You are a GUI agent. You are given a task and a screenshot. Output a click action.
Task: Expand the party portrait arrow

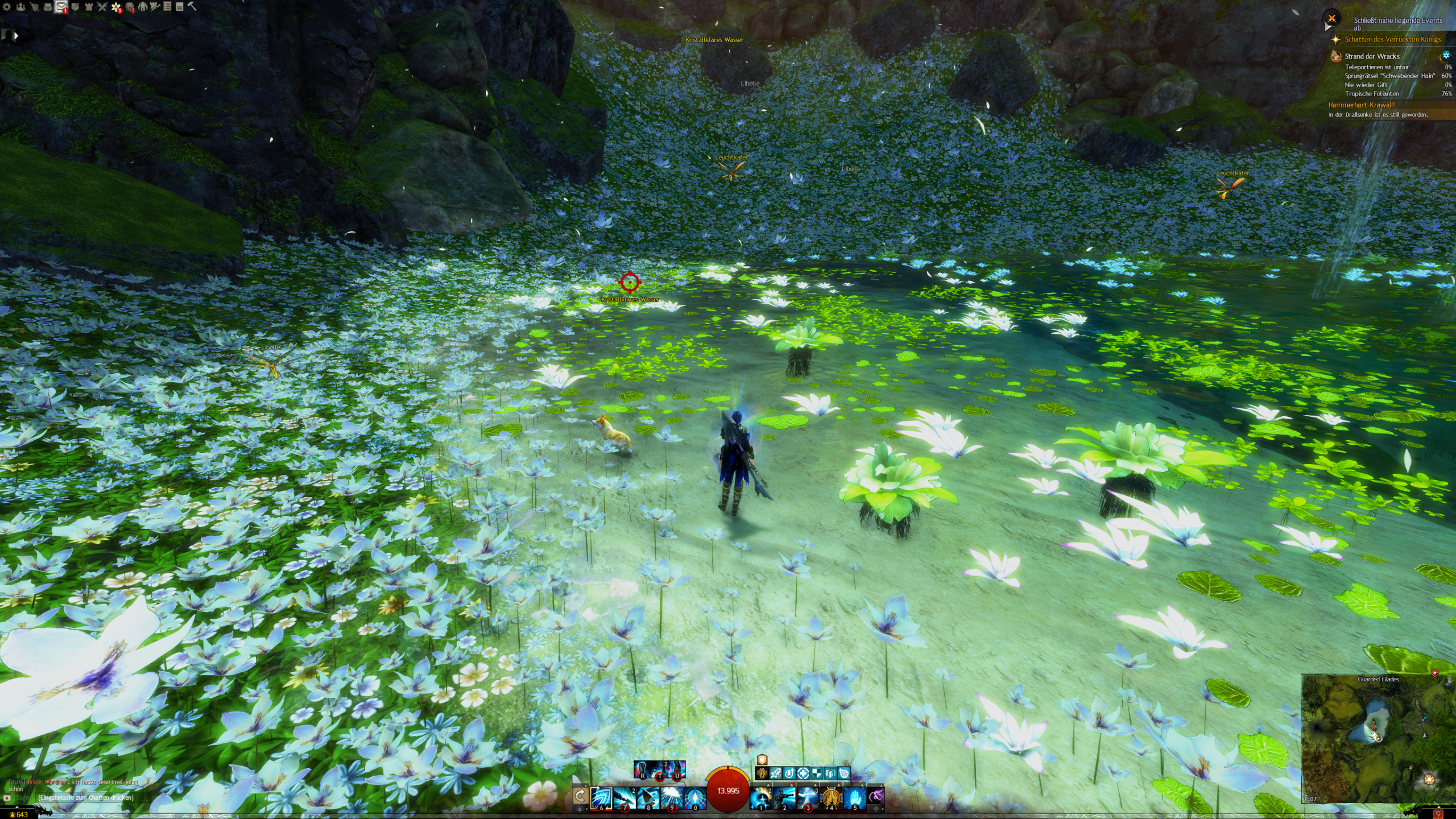[16, 36]
